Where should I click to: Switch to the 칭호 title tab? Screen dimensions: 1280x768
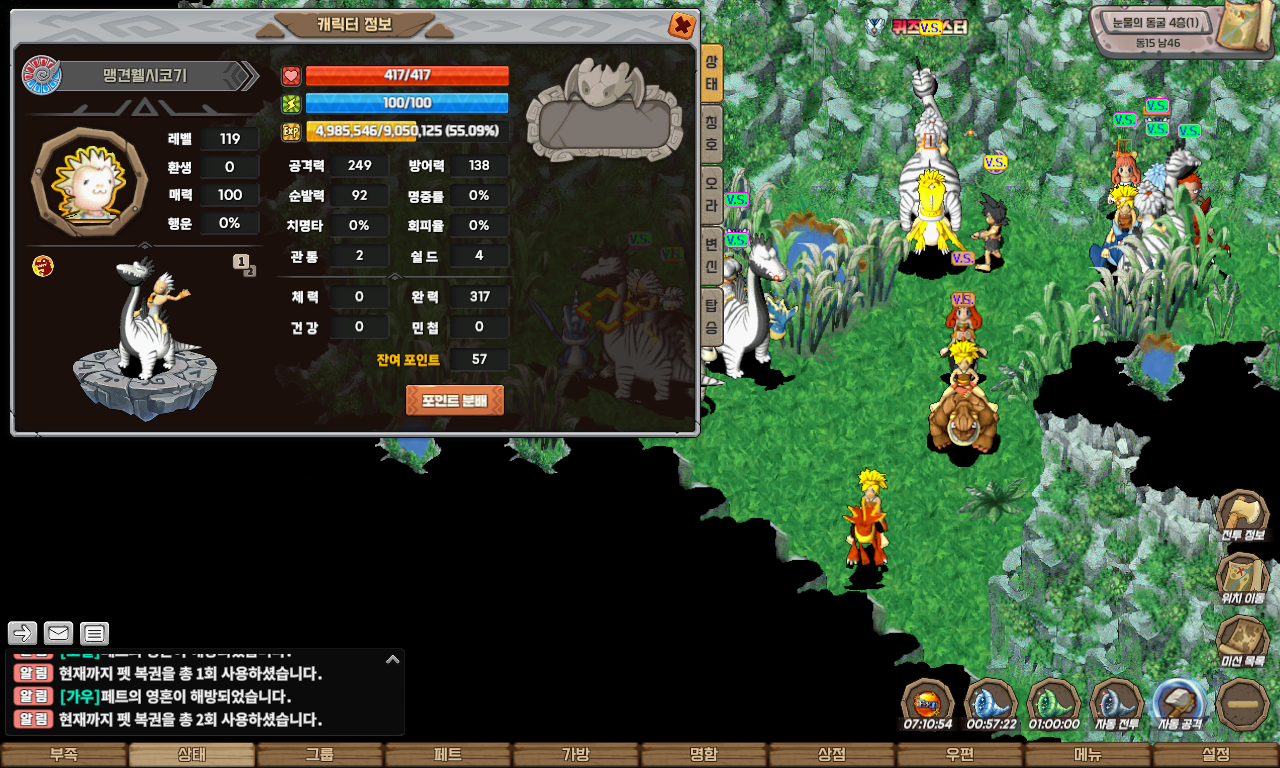pyautogui.click(x=711, y=134)
